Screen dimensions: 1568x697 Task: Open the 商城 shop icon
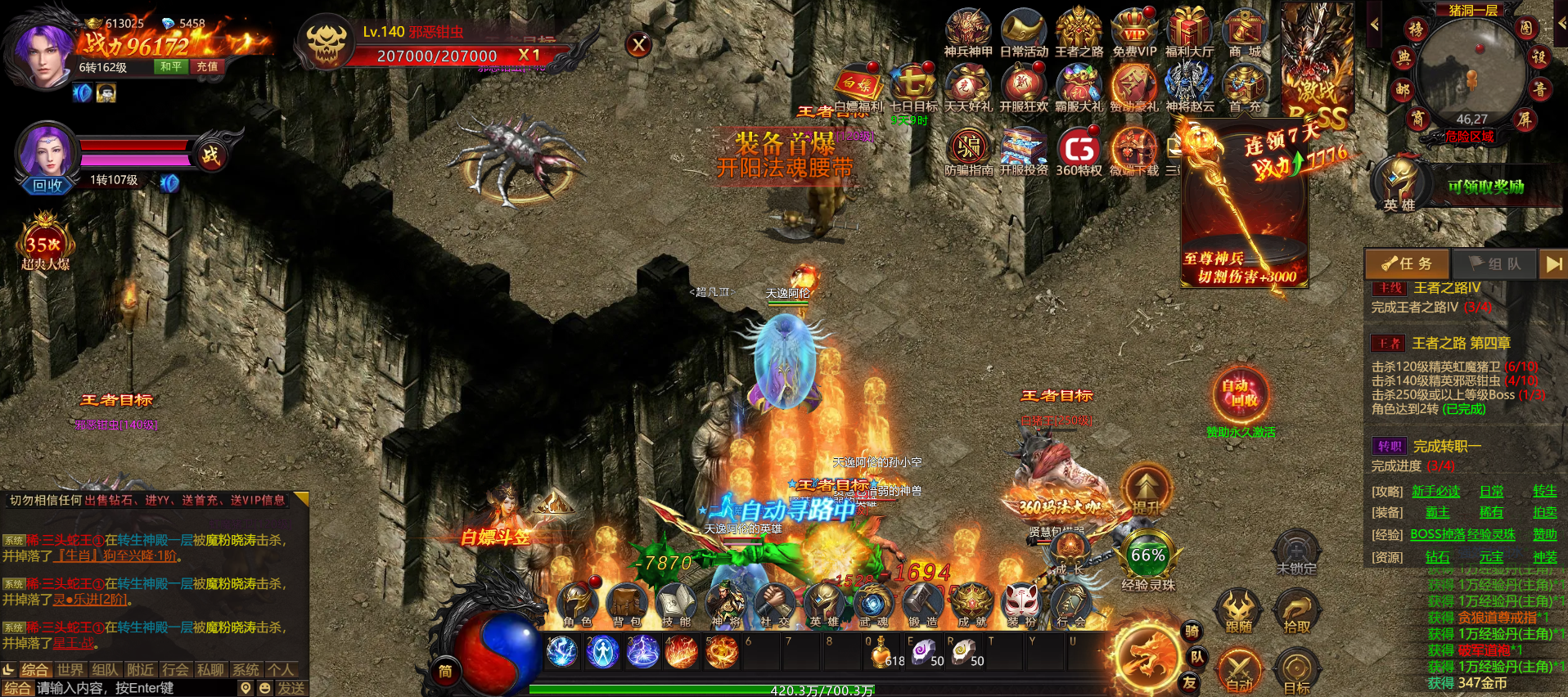(1244, 31)
